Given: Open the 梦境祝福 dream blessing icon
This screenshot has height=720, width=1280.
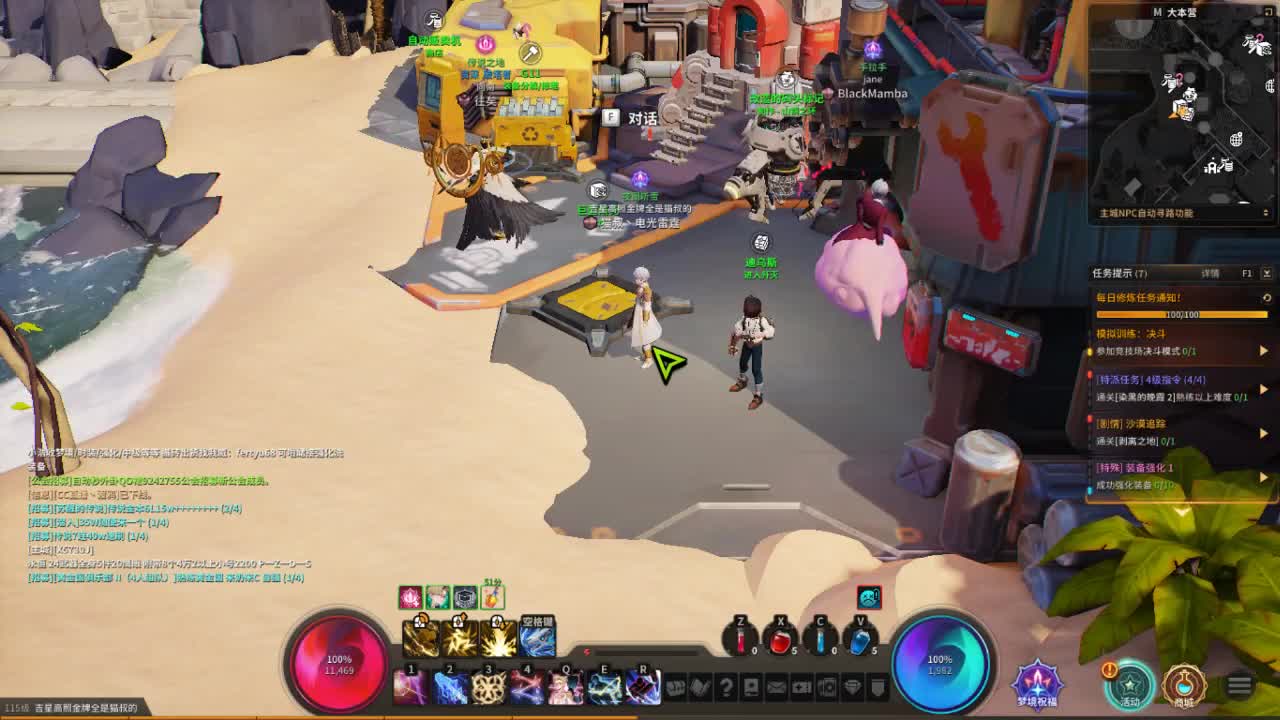Looking at the screenshot, I should coord(1037,683).
